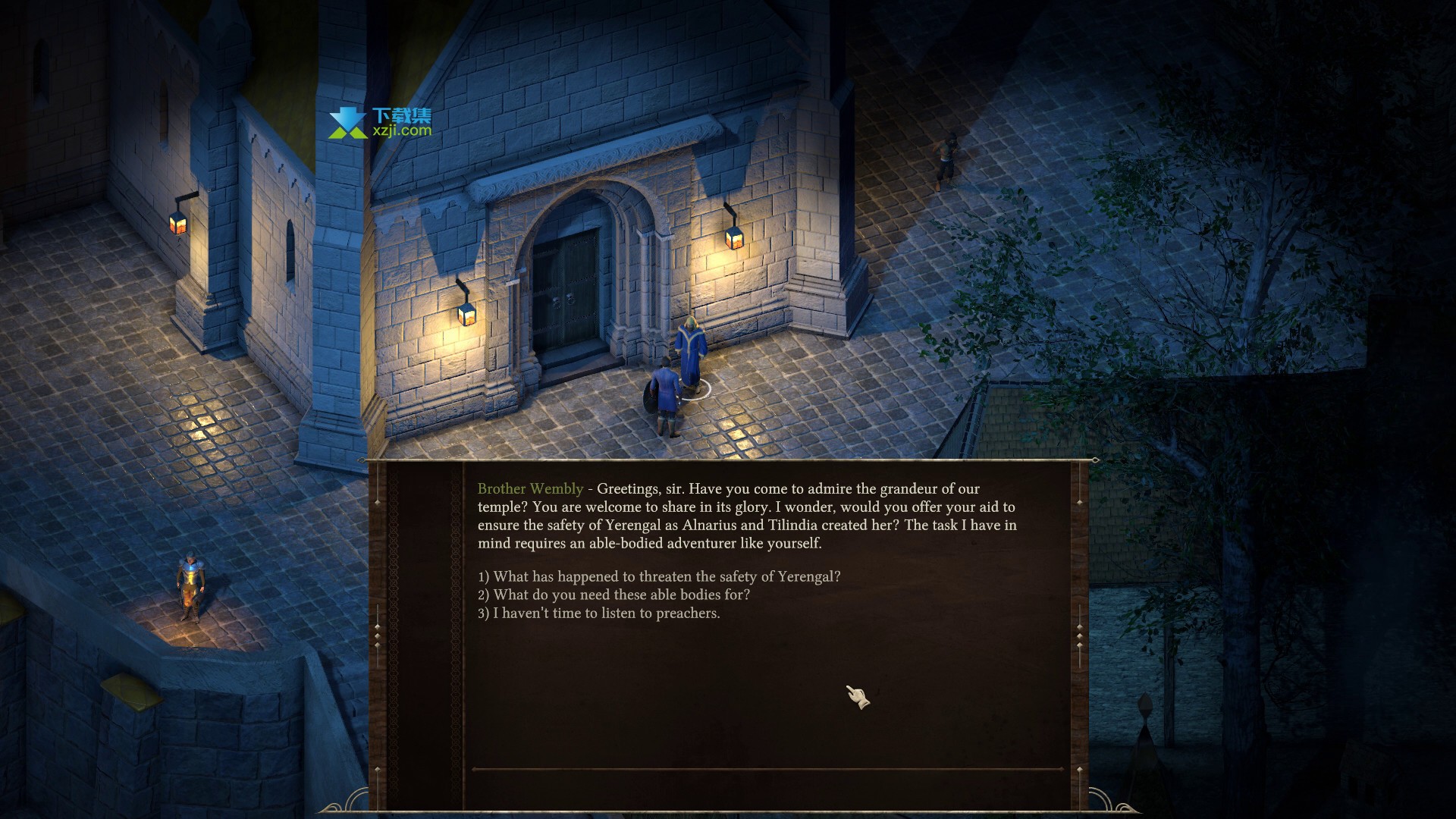Ask what threatens the safety of Yerengal
Image resolution: width=1456 pixels, height=819 pixels.
click(659, 576)
